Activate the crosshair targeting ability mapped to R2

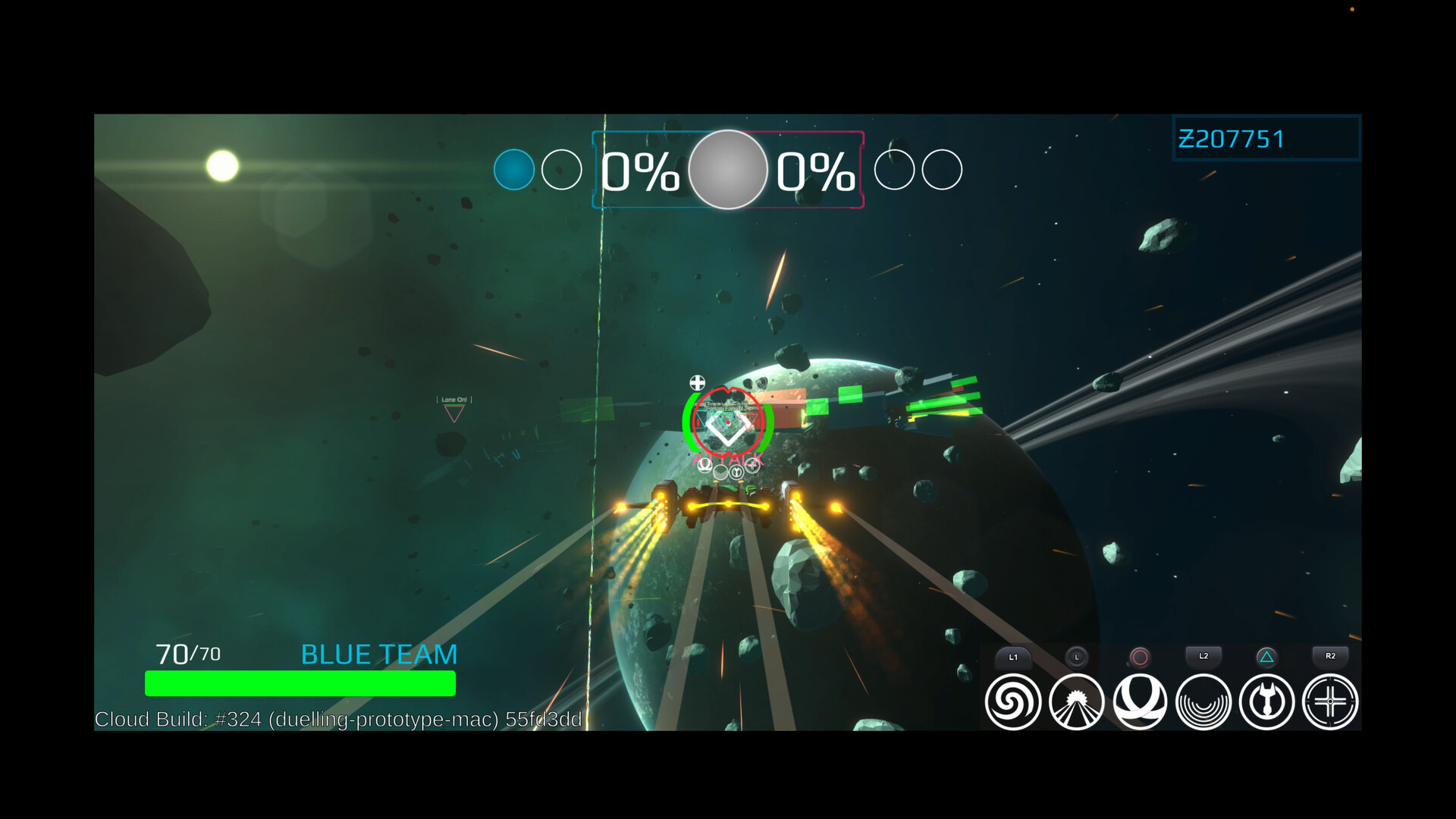coord(1329,701)
